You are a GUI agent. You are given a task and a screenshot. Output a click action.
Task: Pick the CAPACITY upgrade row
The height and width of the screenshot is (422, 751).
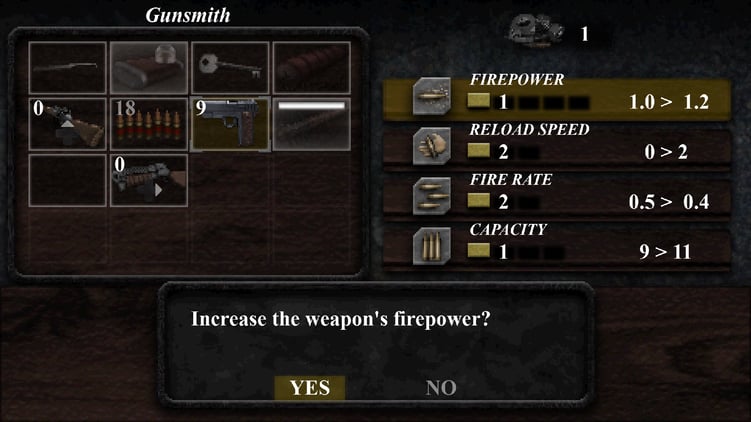point(564,243)
